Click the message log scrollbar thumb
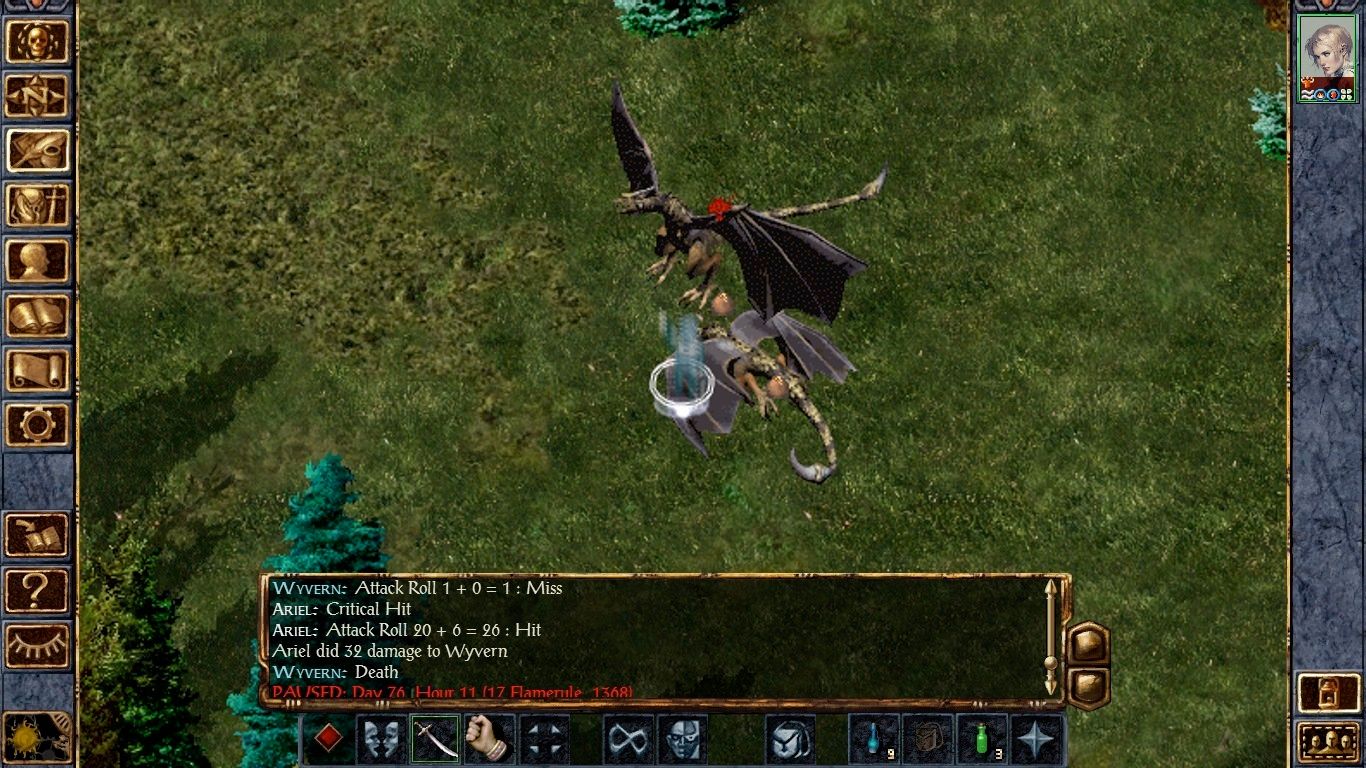This screenshot has width=1366, height=768. [1050, 662]
